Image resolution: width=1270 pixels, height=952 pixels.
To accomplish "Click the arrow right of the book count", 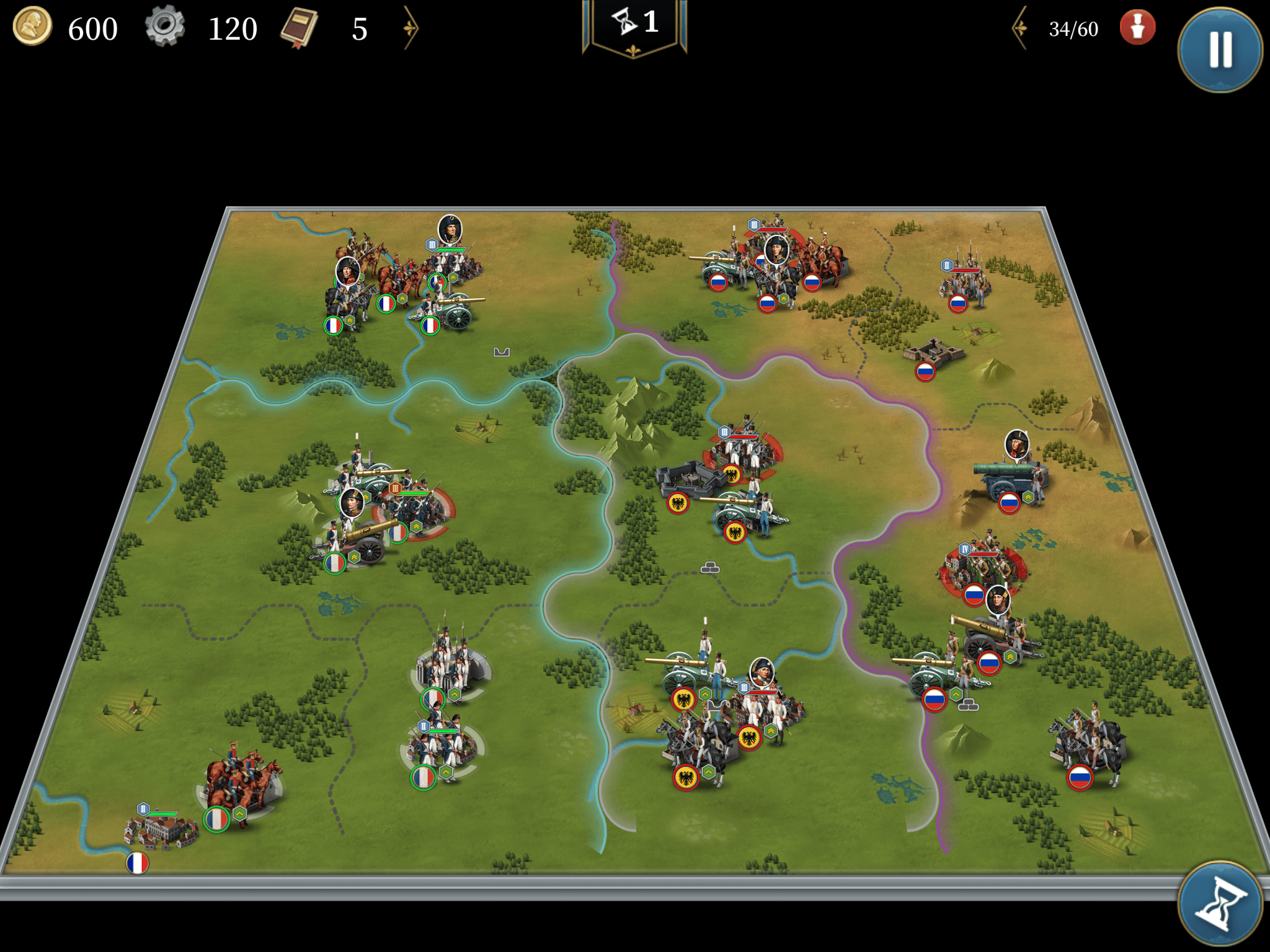I will click(411, 28).
